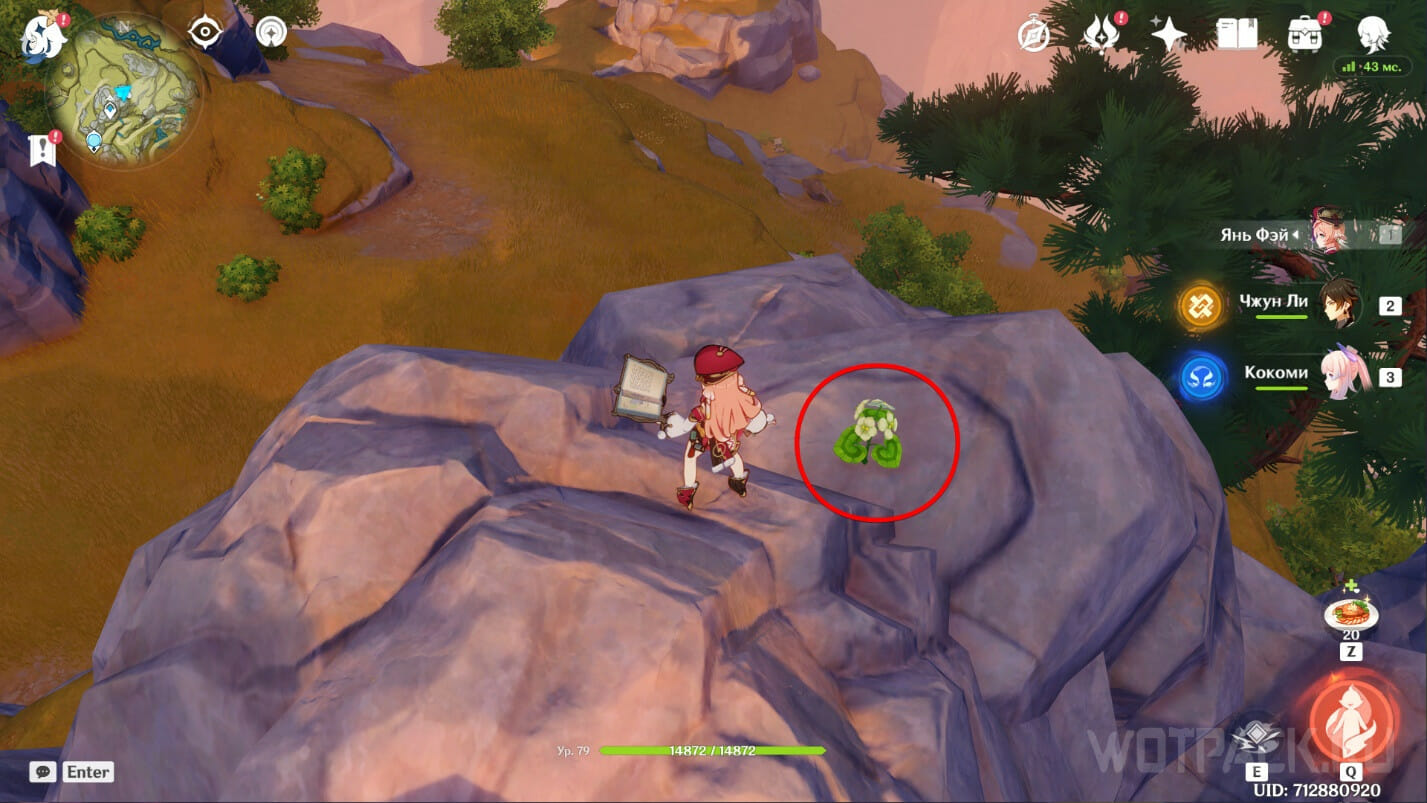
Task: Open the quest log bookmark icon
Action: click(x=42, y=150)
